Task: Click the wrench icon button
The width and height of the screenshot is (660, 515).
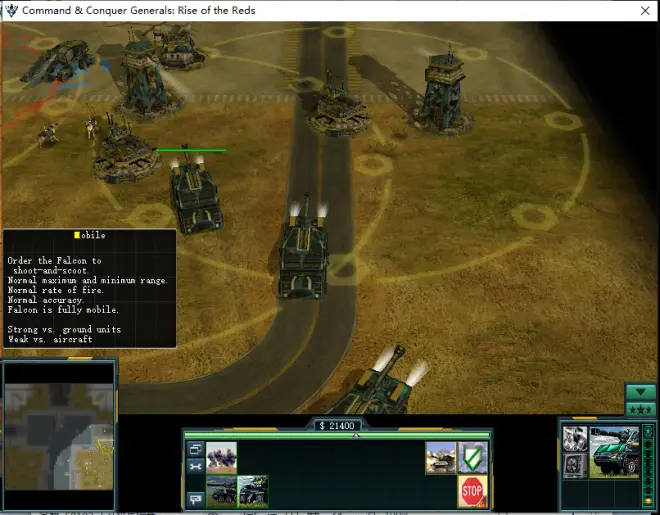Action: pyautogui.click(x=195, y=467)
